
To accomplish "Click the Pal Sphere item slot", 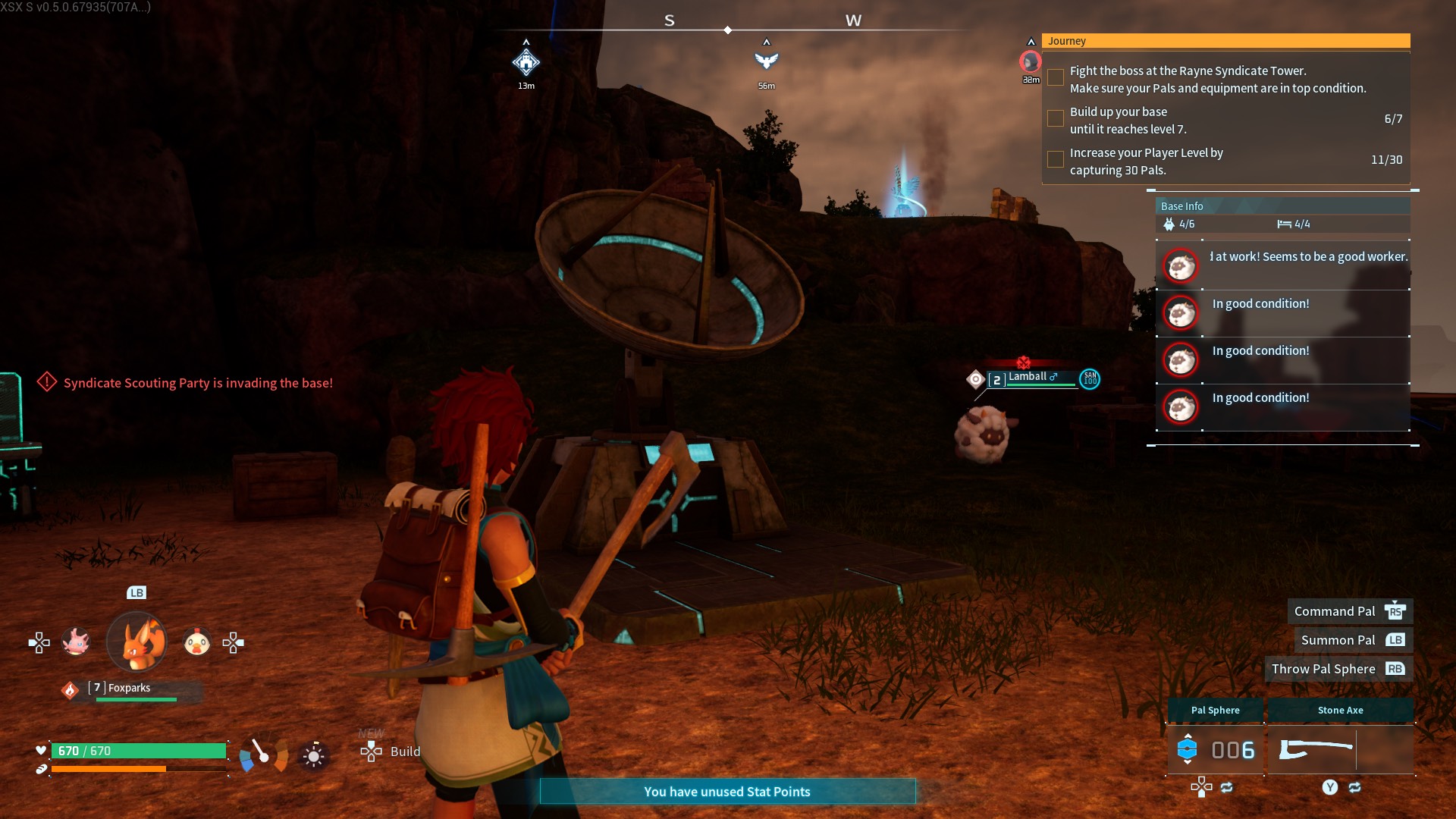I will [x=1215, y=749].
